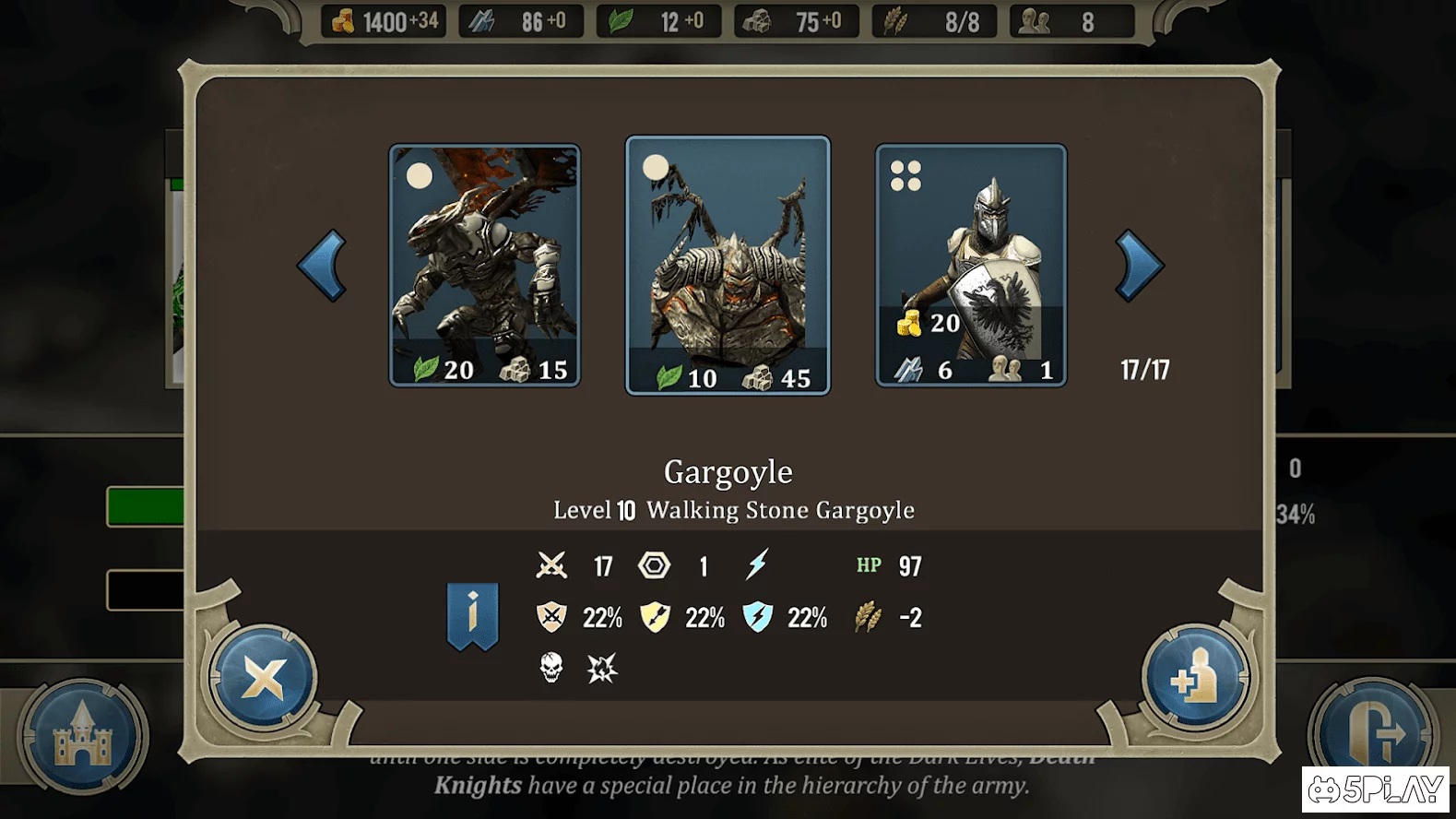Select the Gargoyle unit card
Screen dimensions: 1456x819
pos(728,266)
